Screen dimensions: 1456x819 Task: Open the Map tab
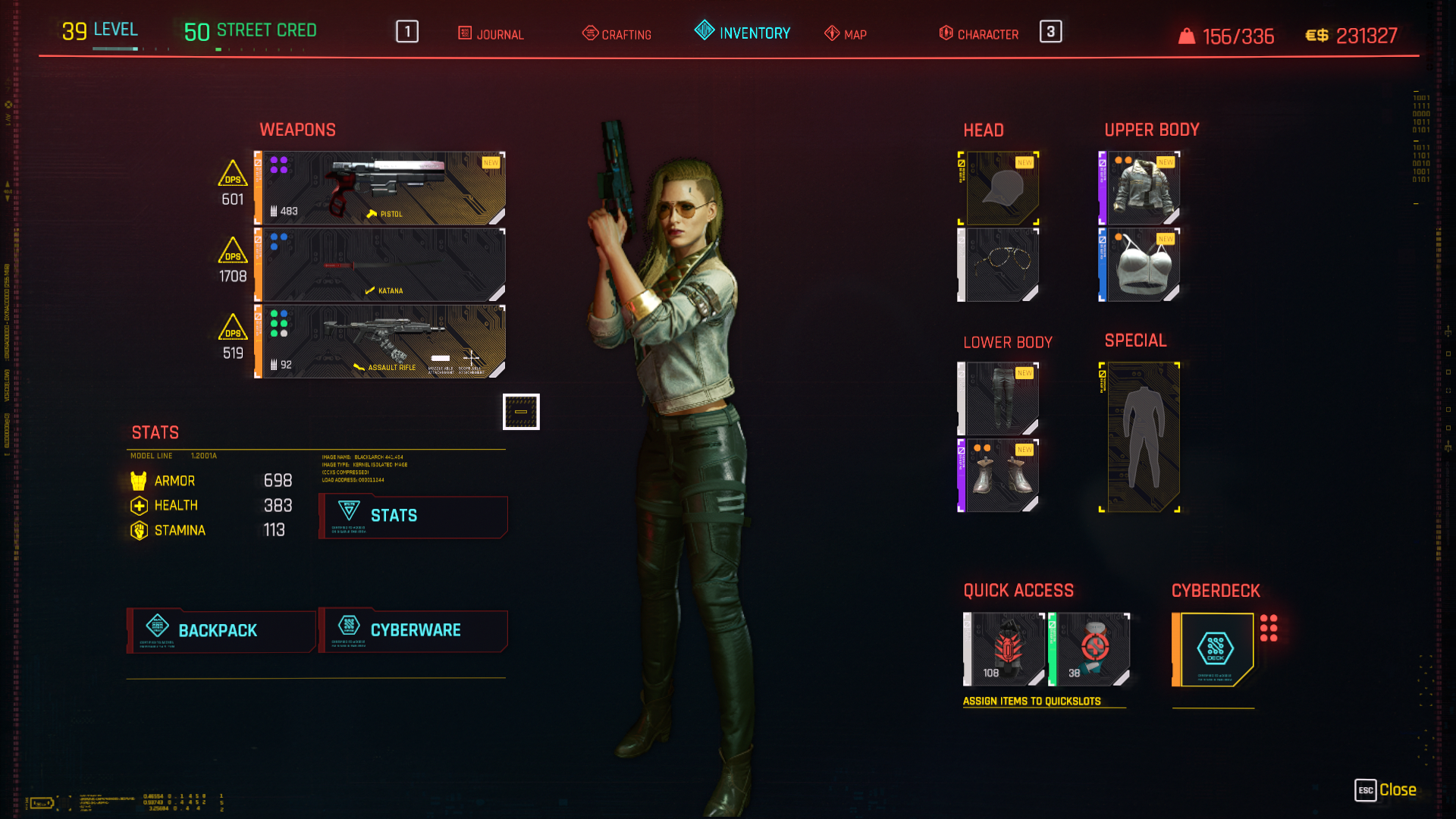[x=846, y=34]
